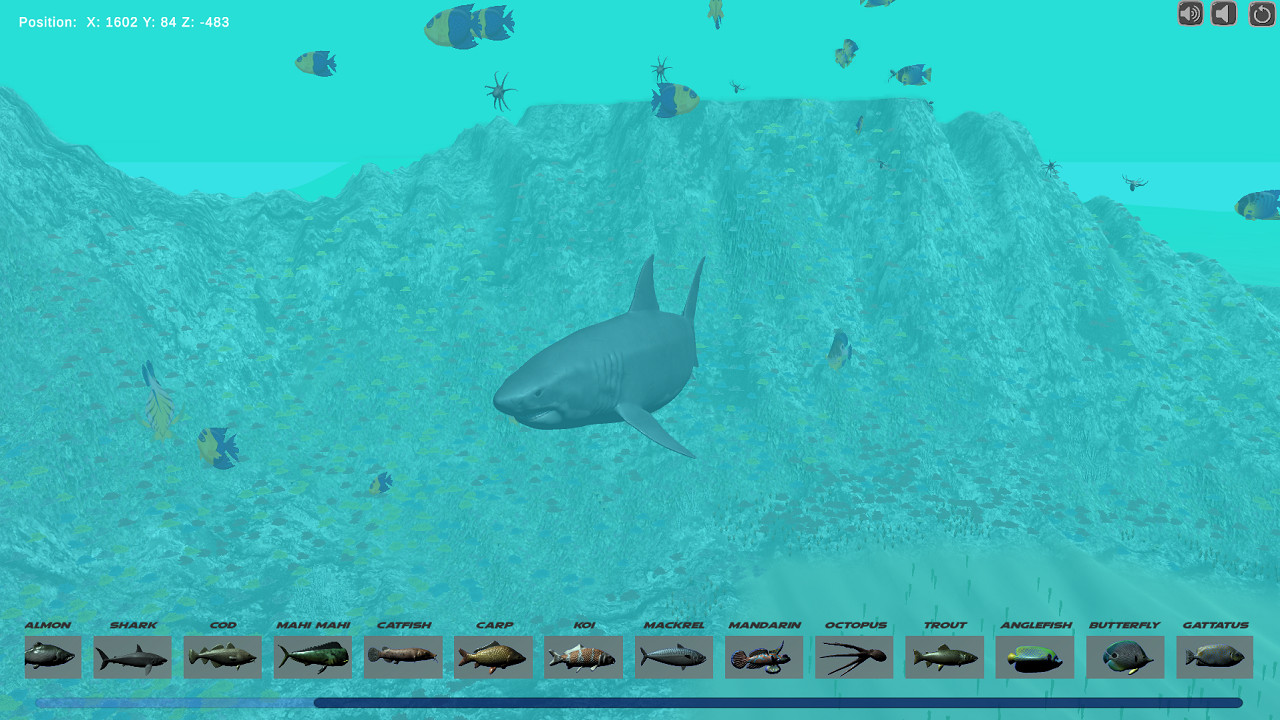Select the Anglefish icon
The image size is (1280, 720).
(x=1034, y=657)
